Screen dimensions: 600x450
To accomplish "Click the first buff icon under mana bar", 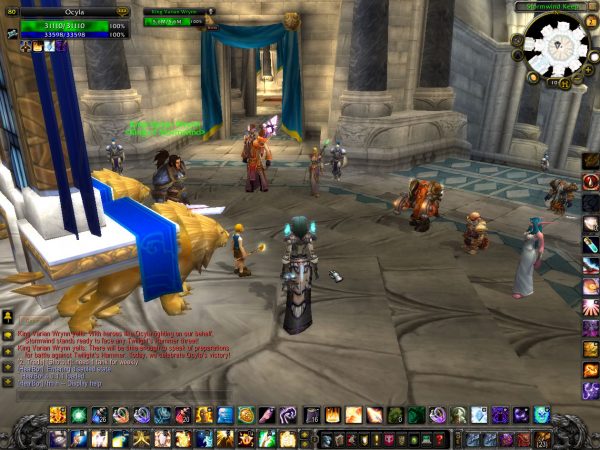I will click(x=25, y=45).
